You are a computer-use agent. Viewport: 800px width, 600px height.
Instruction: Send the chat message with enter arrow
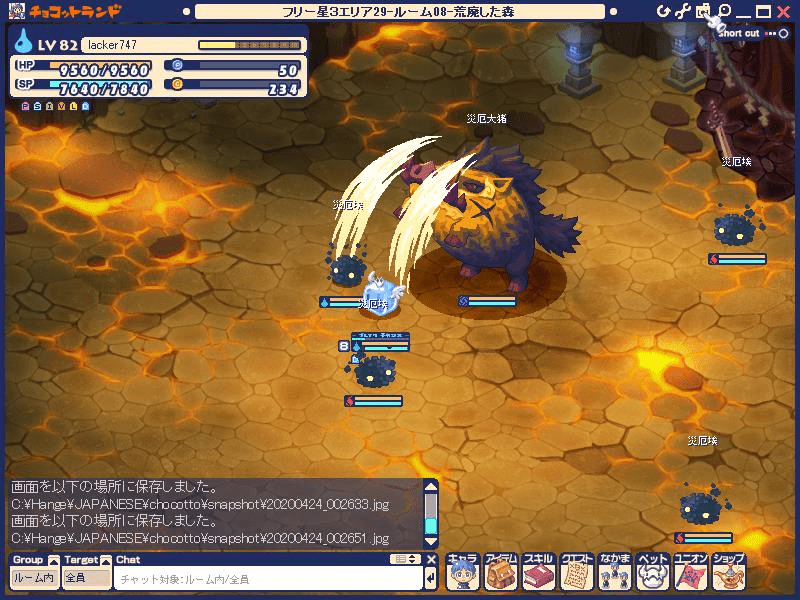coord(431,579)
